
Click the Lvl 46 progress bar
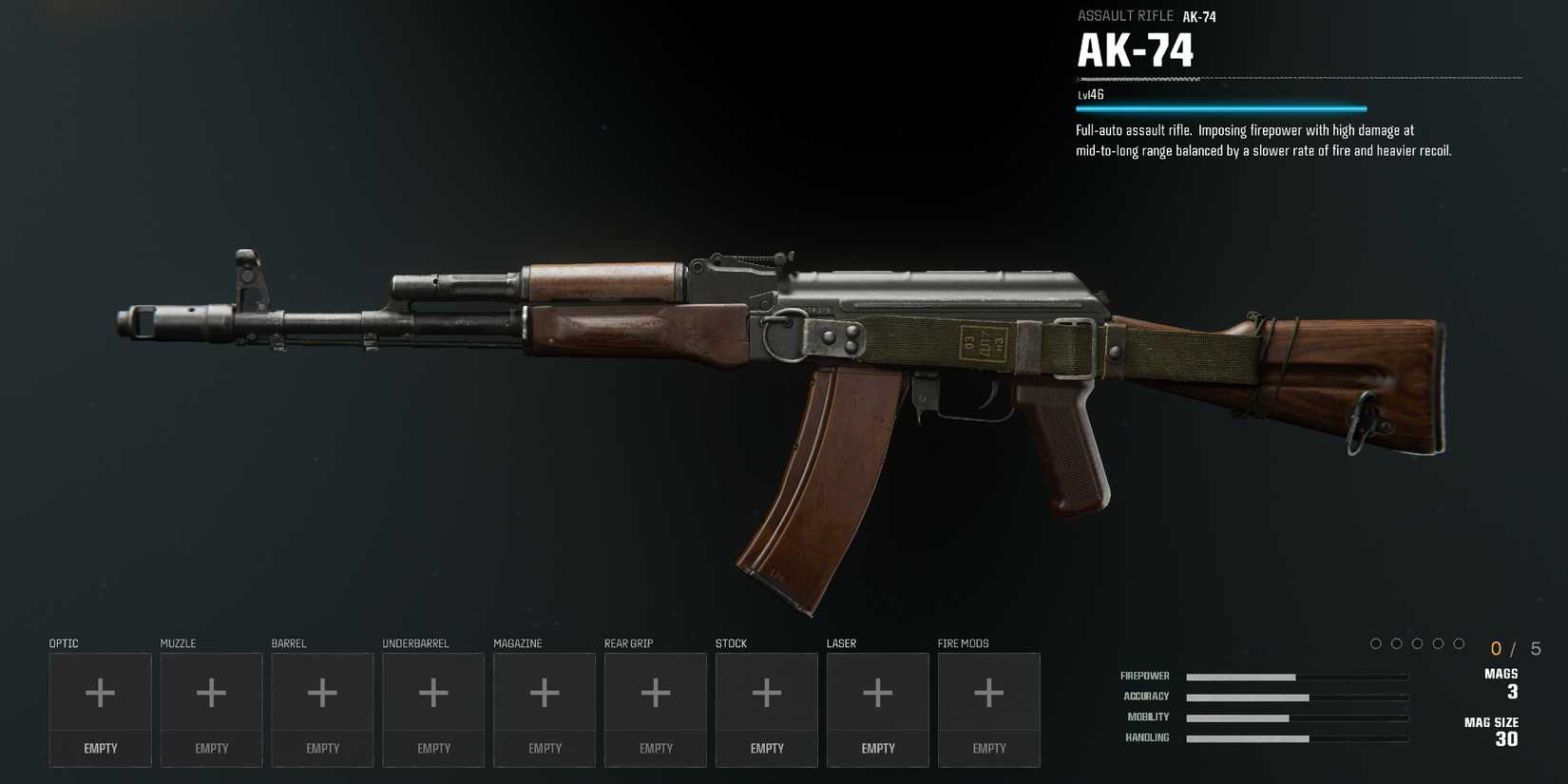point(1221,107)
